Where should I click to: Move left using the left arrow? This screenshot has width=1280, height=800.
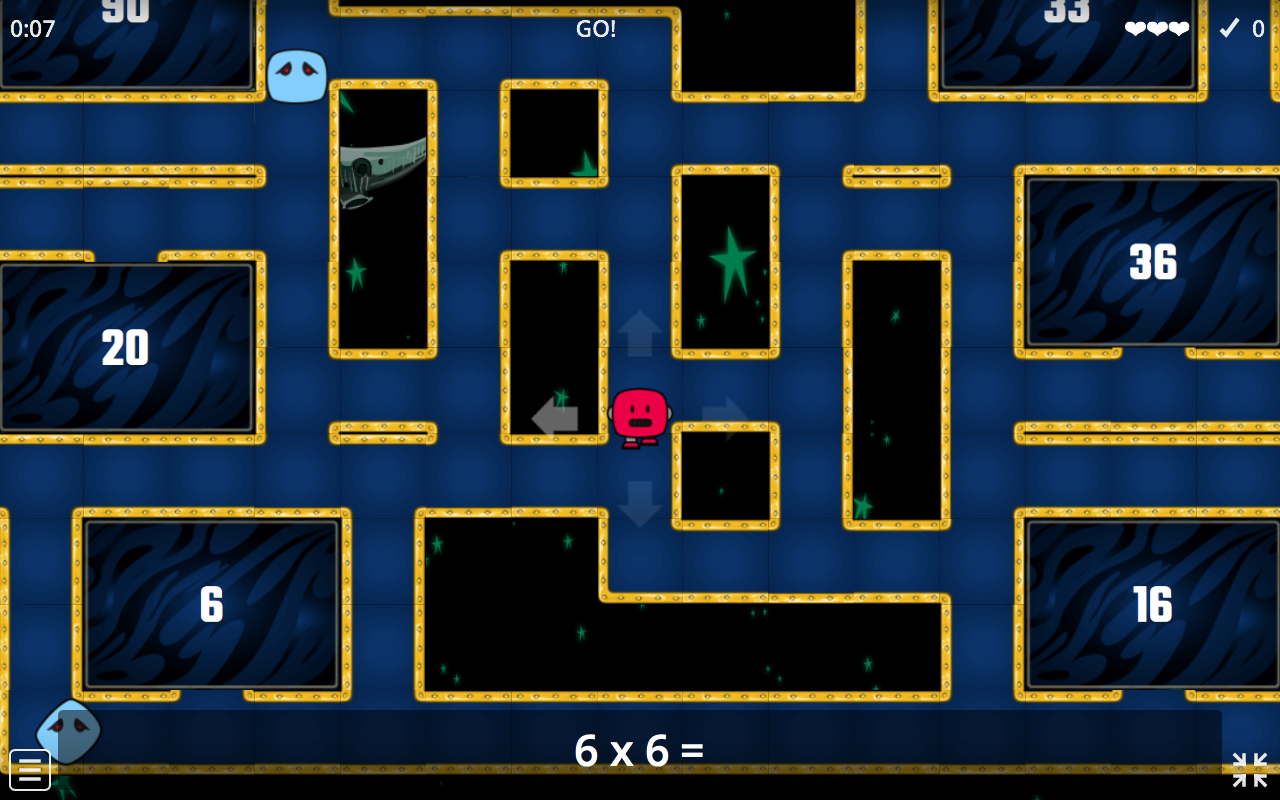click(x=555, y=417)
